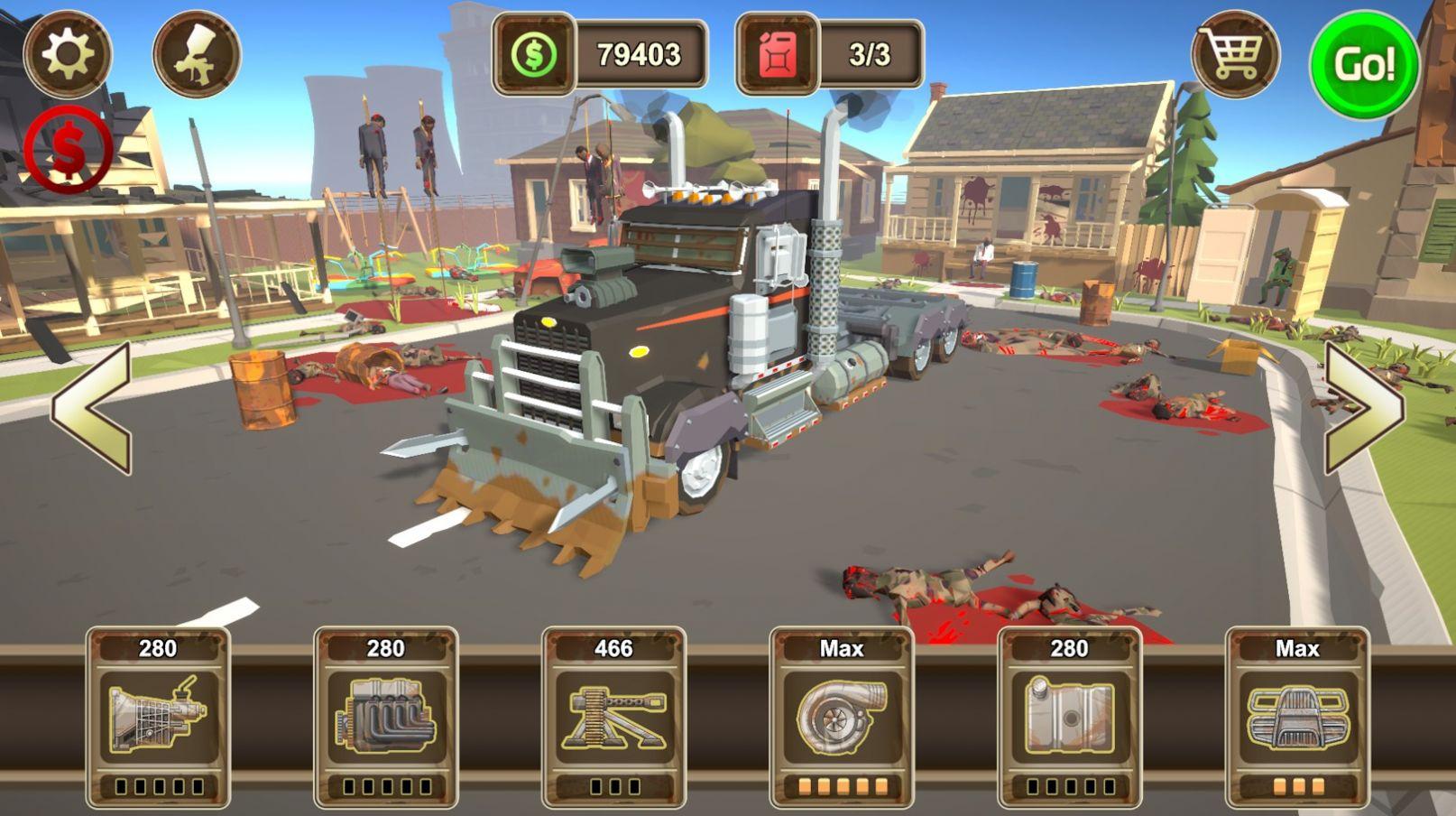Open the spray paint gun customization

pyautogui.click(x=197, y=54)
